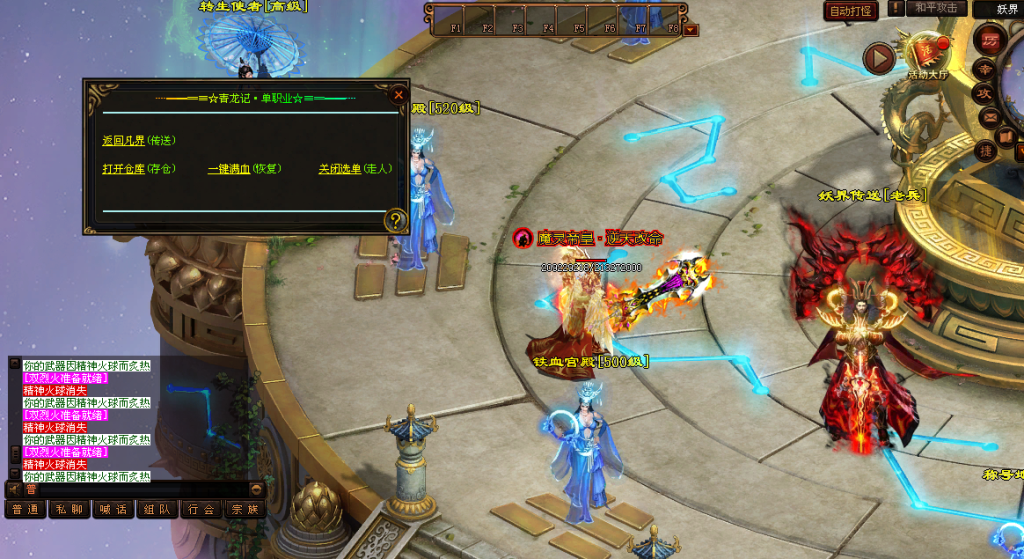Open the 行会 guild chat channel
Screen dimensions: 1024x559
tap(201, 509)
